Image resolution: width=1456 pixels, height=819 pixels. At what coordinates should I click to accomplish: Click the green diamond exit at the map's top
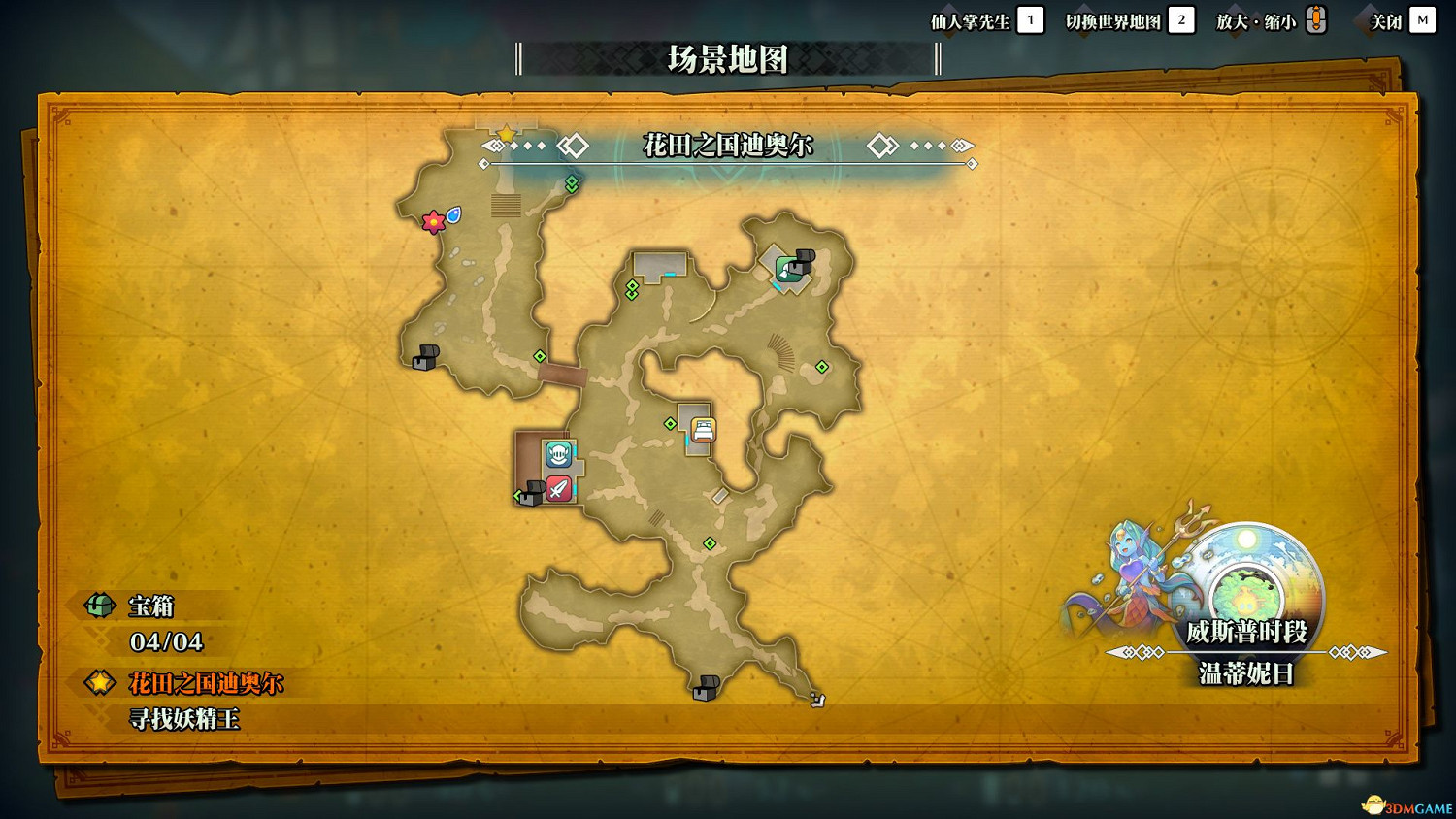(573, 180)
